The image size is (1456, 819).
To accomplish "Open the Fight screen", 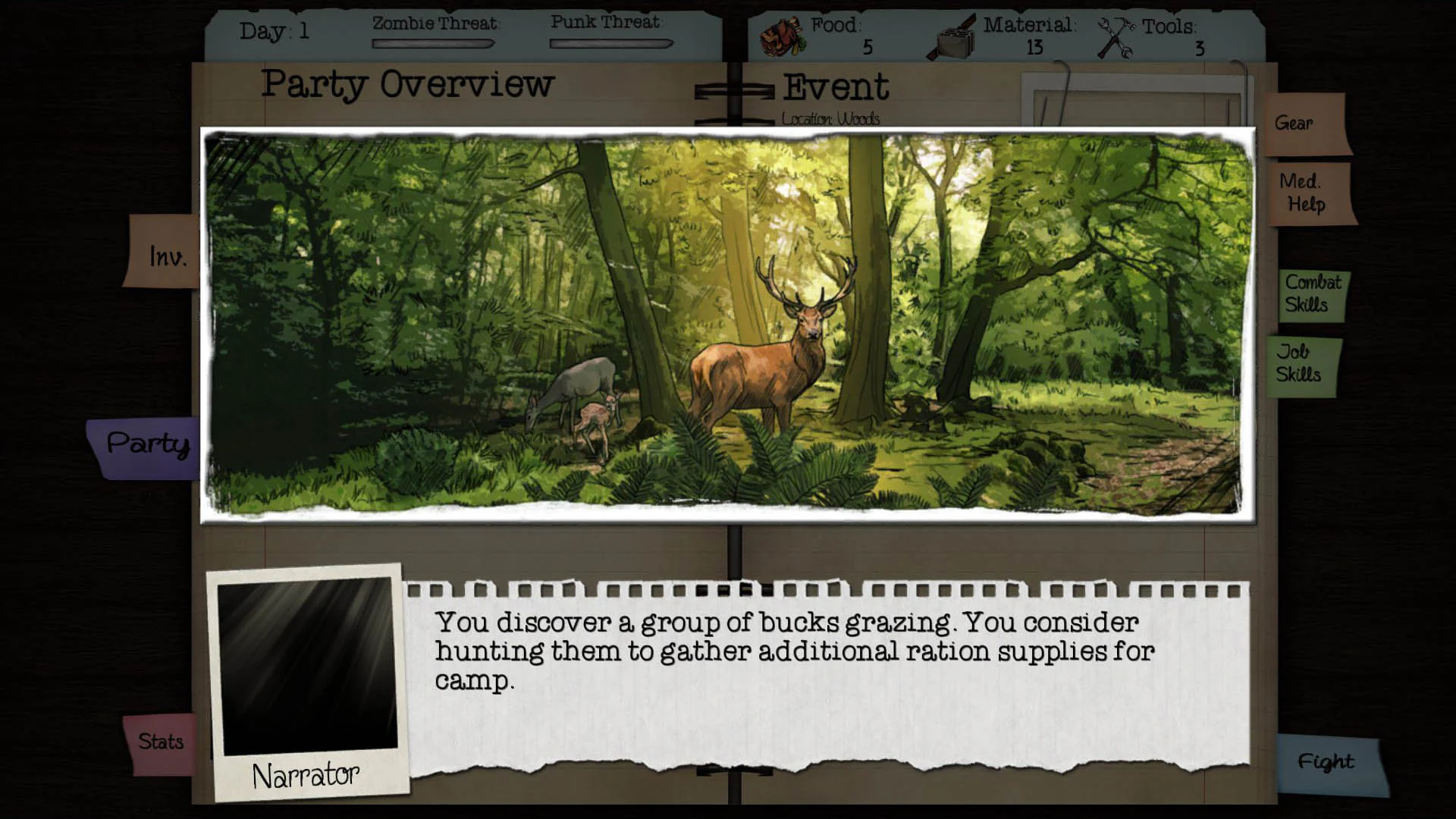I will [1326, 761].
